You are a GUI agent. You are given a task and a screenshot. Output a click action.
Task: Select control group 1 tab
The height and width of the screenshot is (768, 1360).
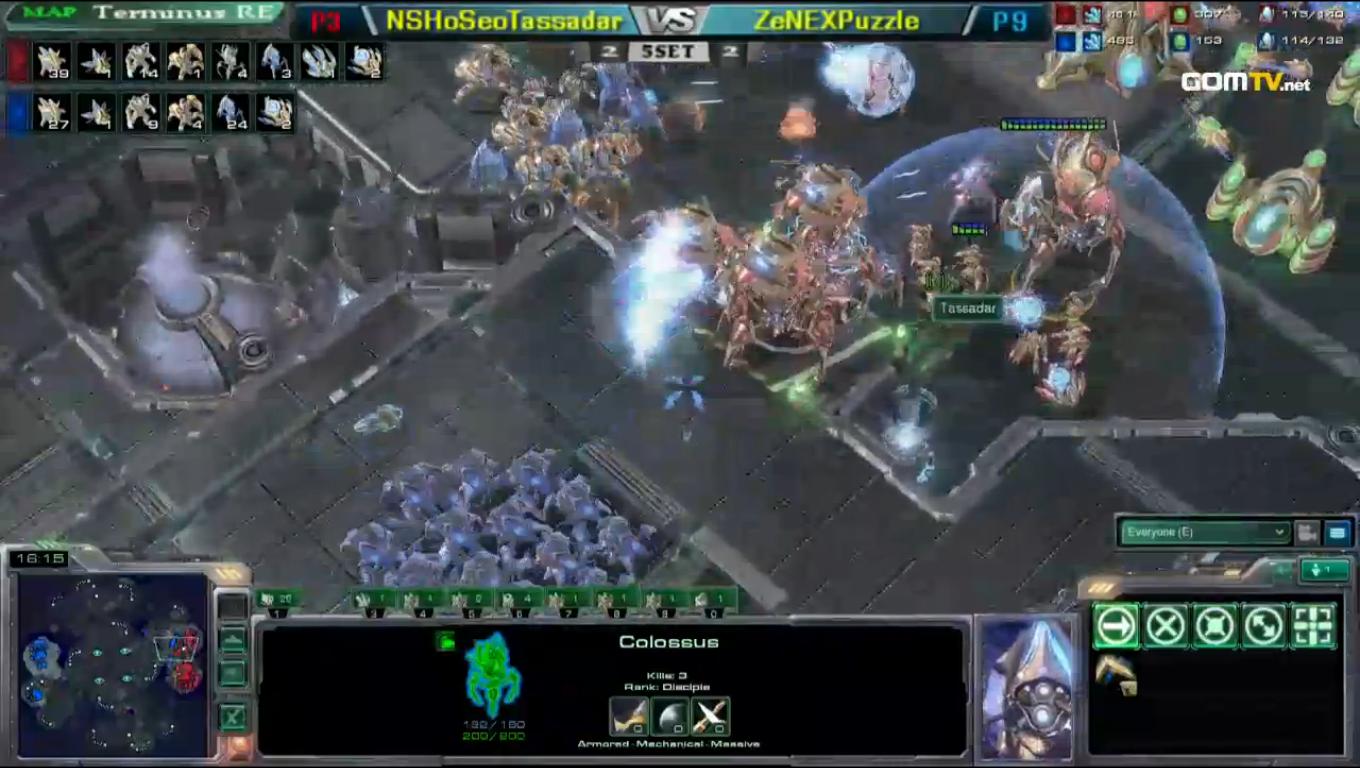coord(278,601)
